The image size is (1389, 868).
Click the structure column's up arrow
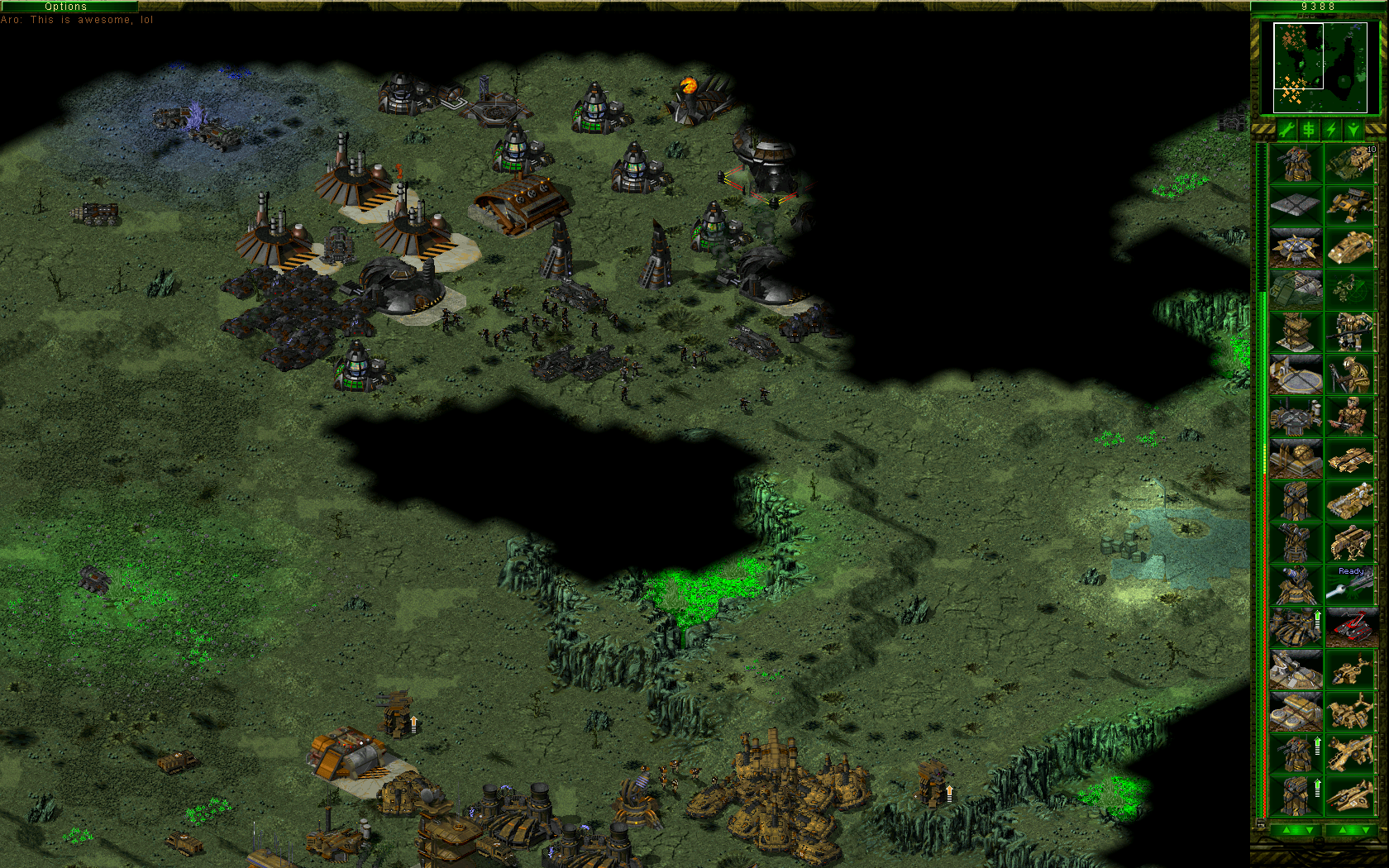click(x=1285, y=830)
